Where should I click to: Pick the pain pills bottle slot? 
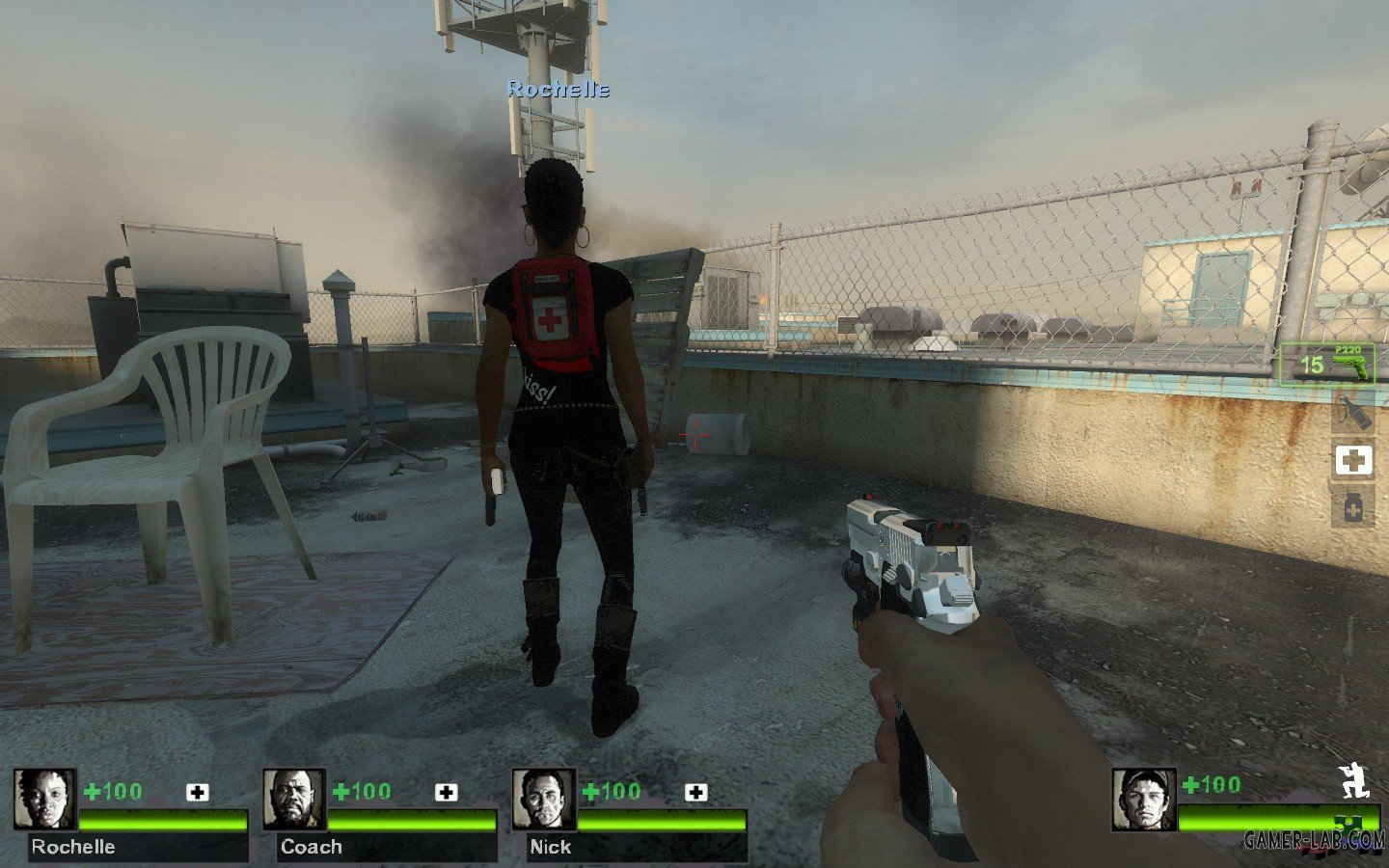1352,505
